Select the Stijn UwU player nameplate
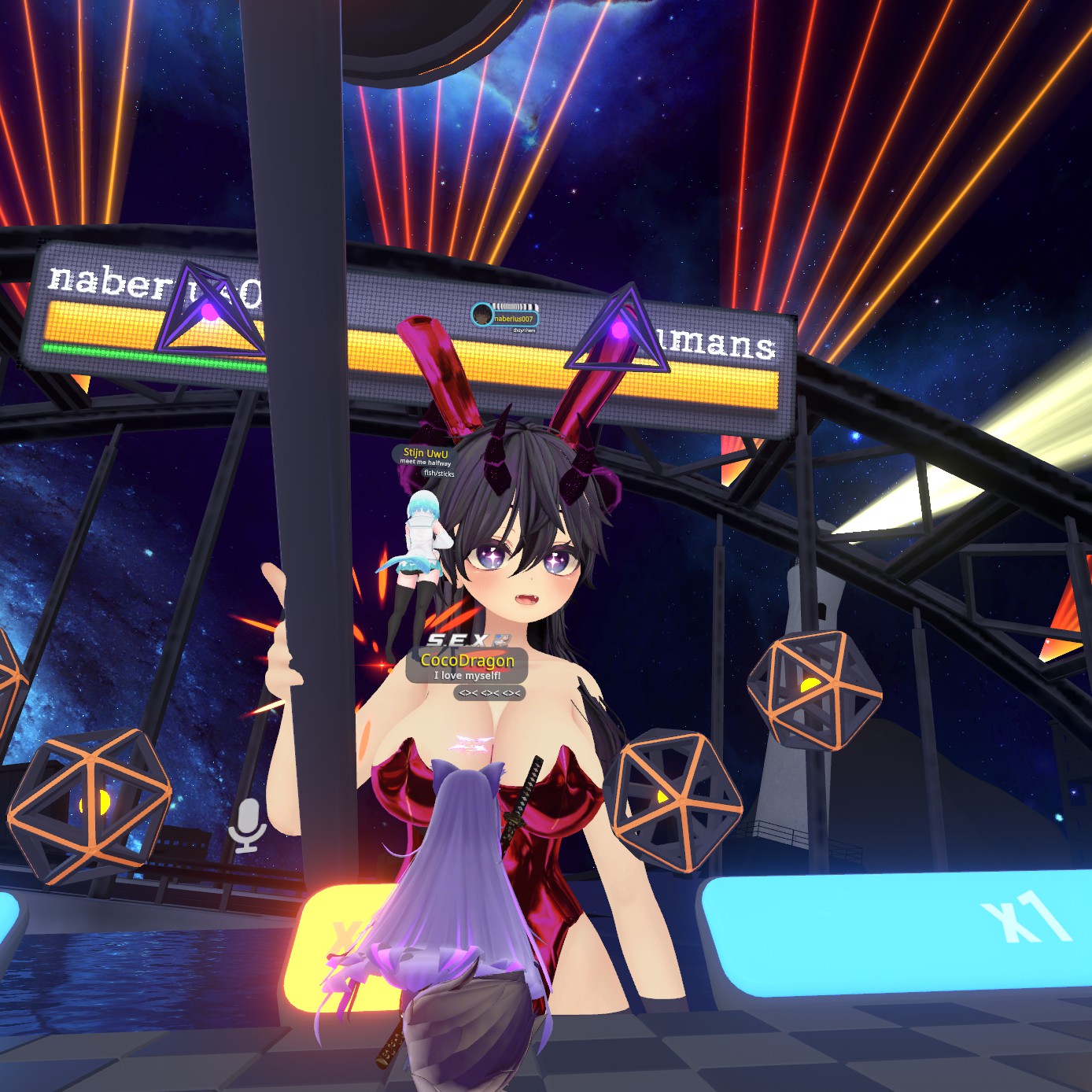 pos(426,453)
